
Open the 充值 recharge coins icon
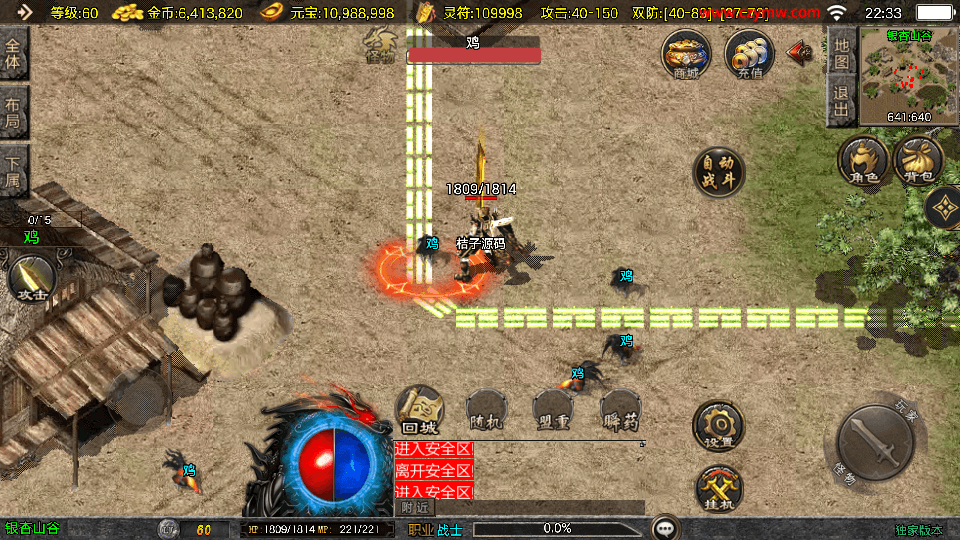749,54
